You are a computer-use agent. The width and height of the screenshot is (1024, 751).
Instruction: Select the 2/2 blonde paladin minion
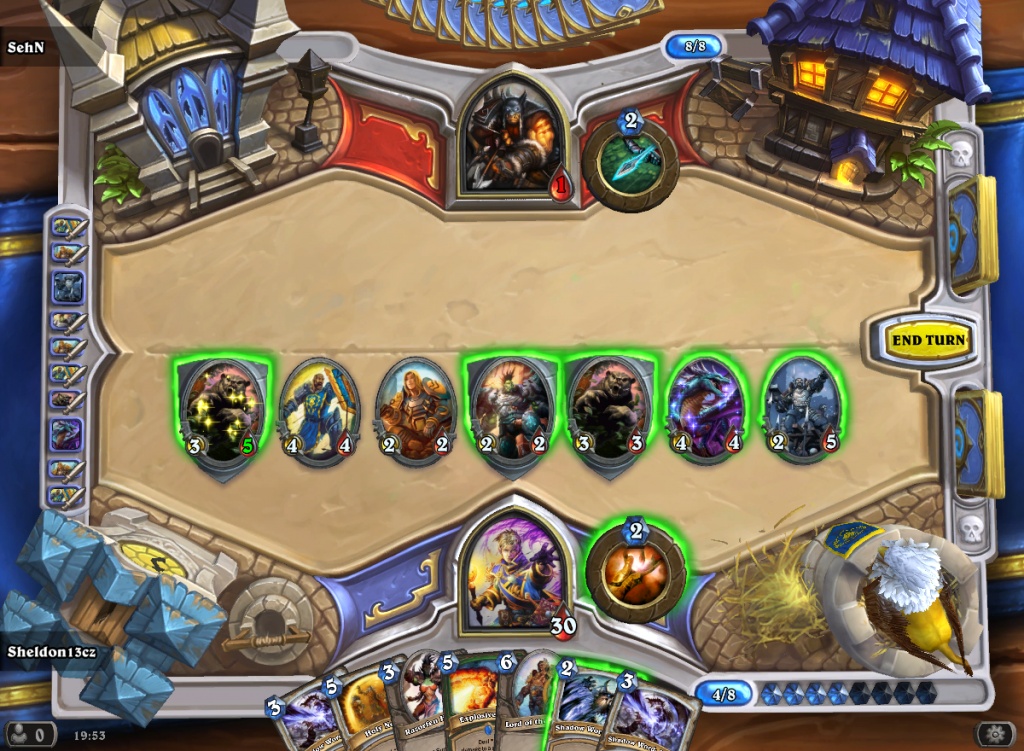click(415, 411)
